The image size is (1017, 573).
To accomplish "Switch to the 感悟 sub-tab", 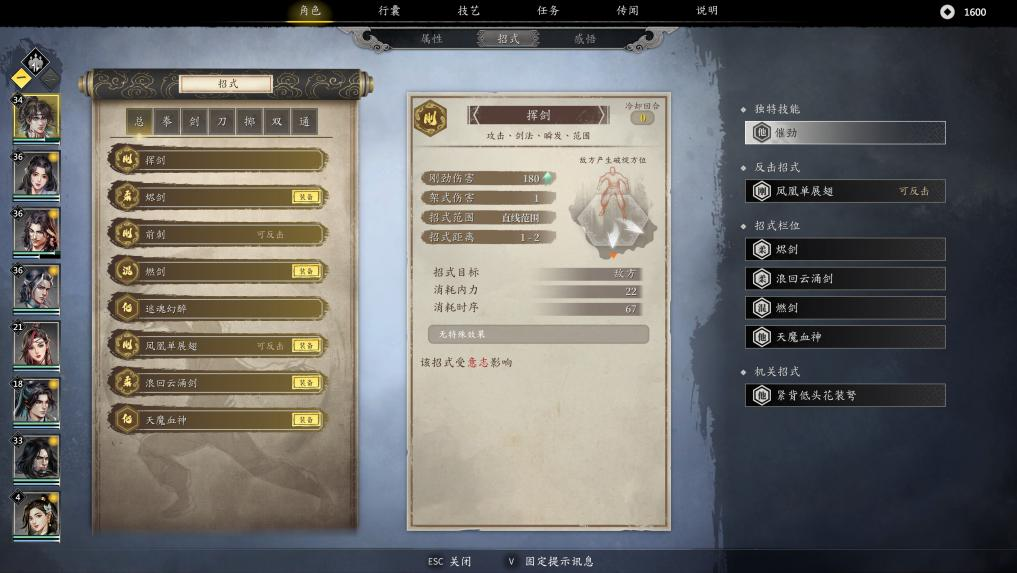I will (585, 39).
